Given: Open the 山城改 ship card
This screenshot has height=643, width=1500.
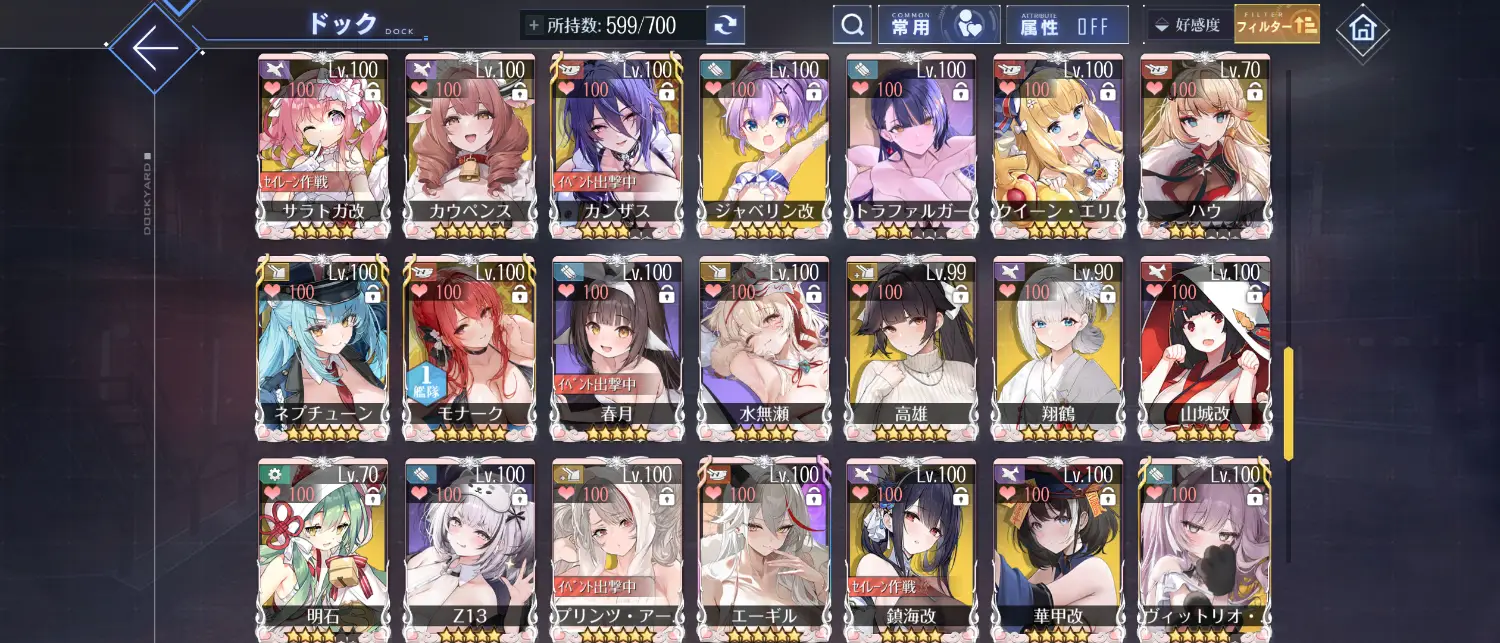Looking at the screenshot, I should (x=1204, y=347).
